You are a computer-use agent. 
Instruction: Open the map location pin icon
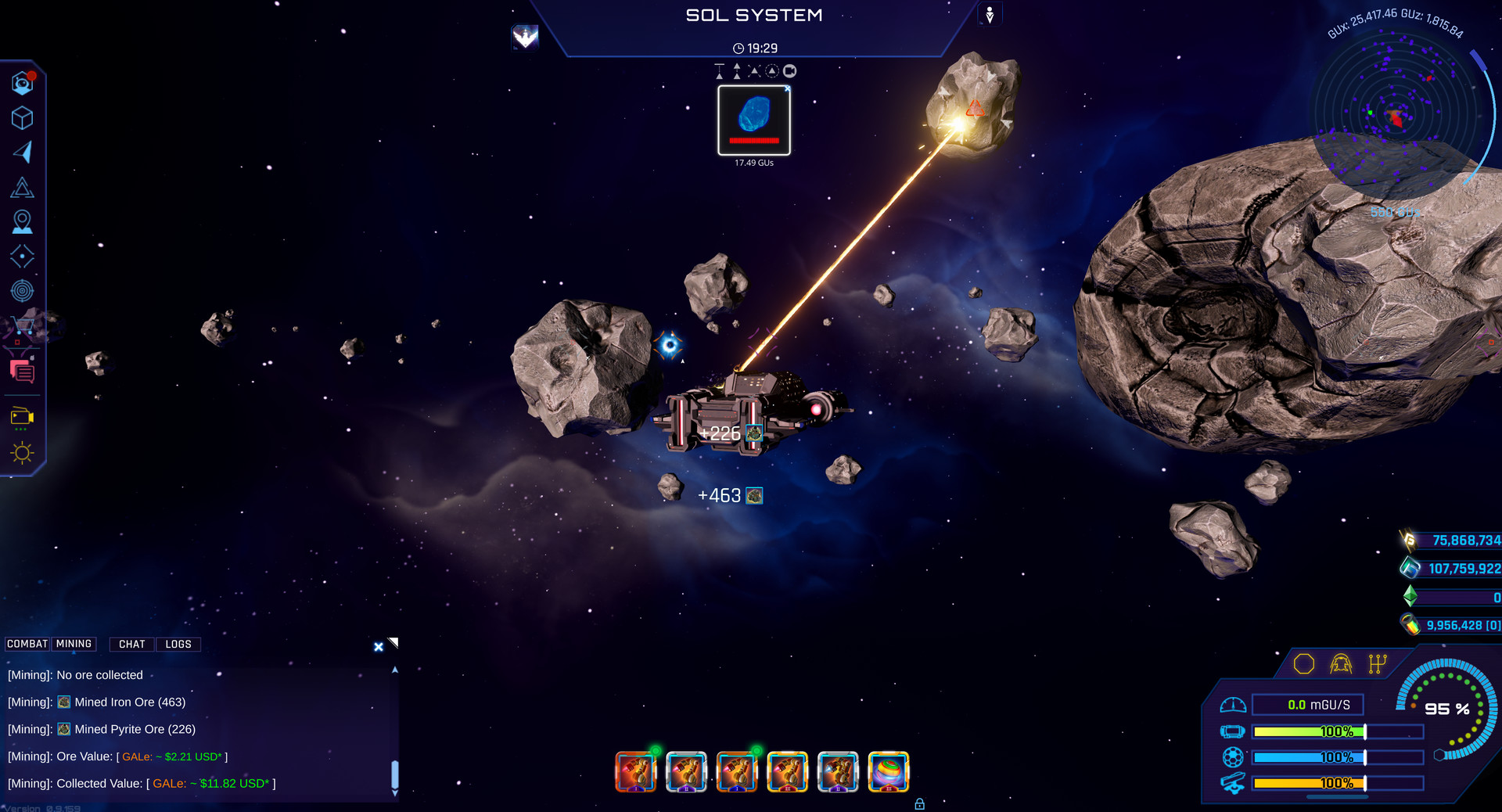[22, 222]
